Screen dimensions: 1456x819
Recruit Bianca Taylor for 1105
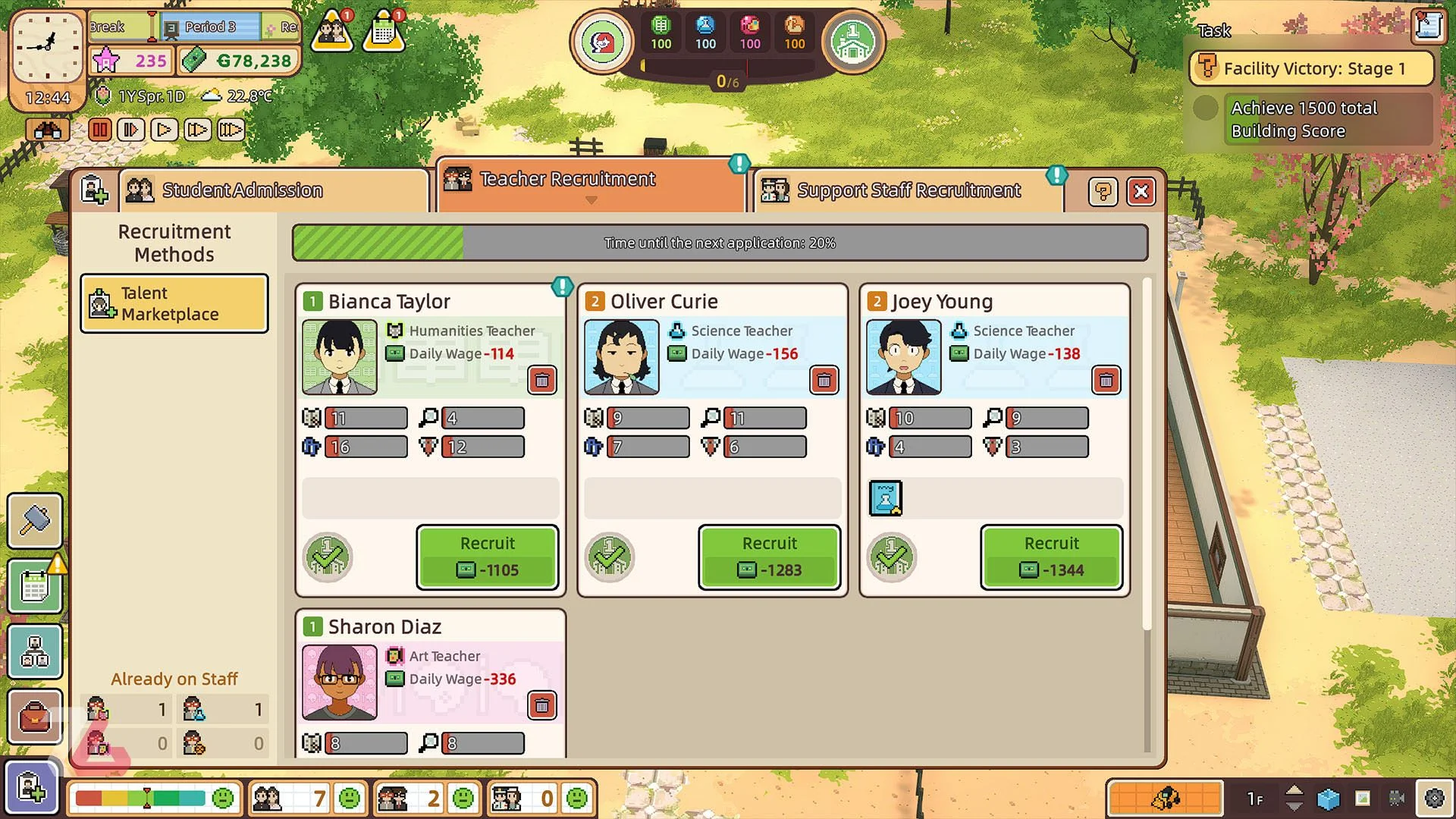(x=488, y=557)
